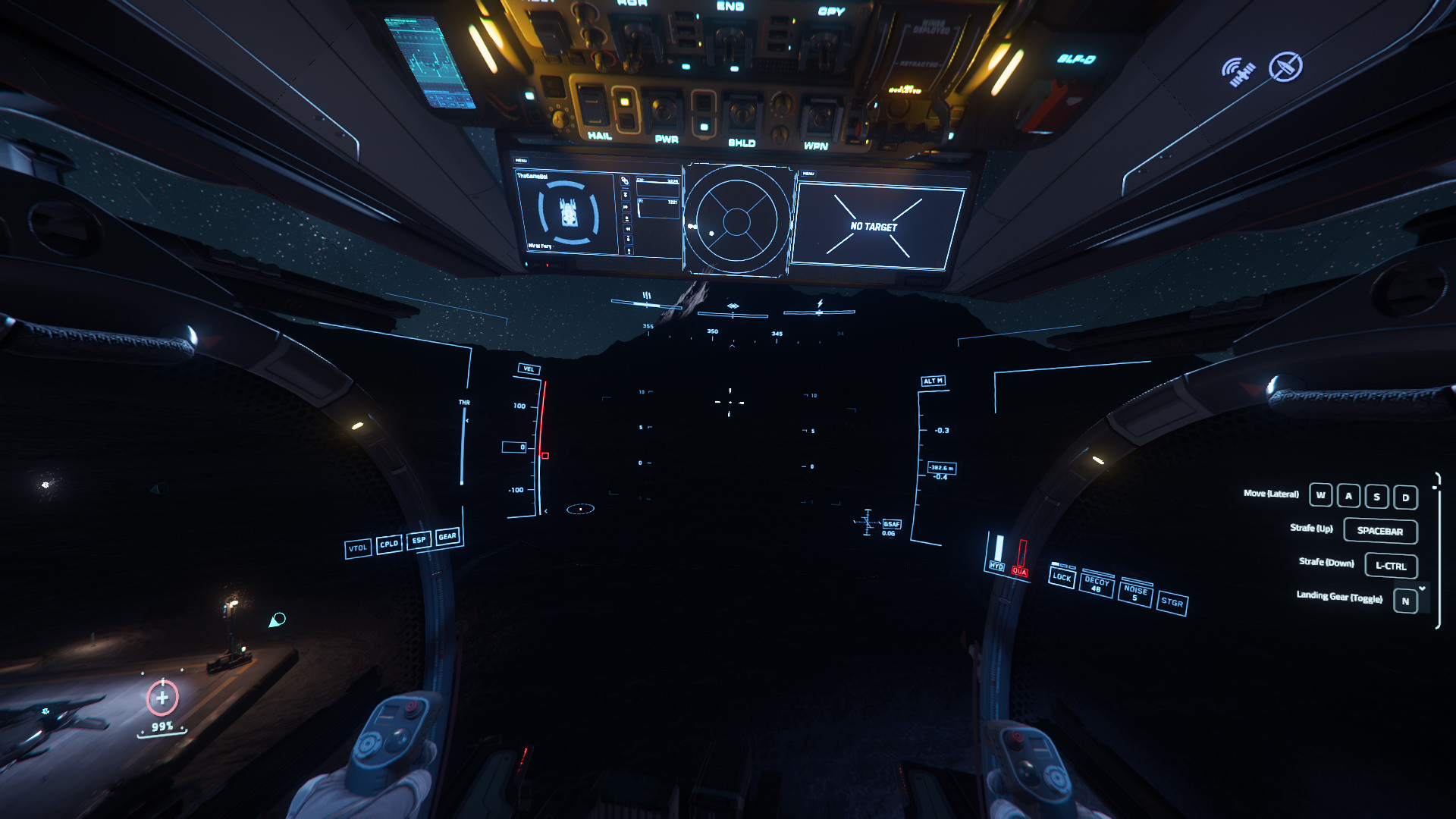Viewport: 1456px width, 819px height.
Task: Click the LOCK countermeasure icon
Action: (1061, 579)
